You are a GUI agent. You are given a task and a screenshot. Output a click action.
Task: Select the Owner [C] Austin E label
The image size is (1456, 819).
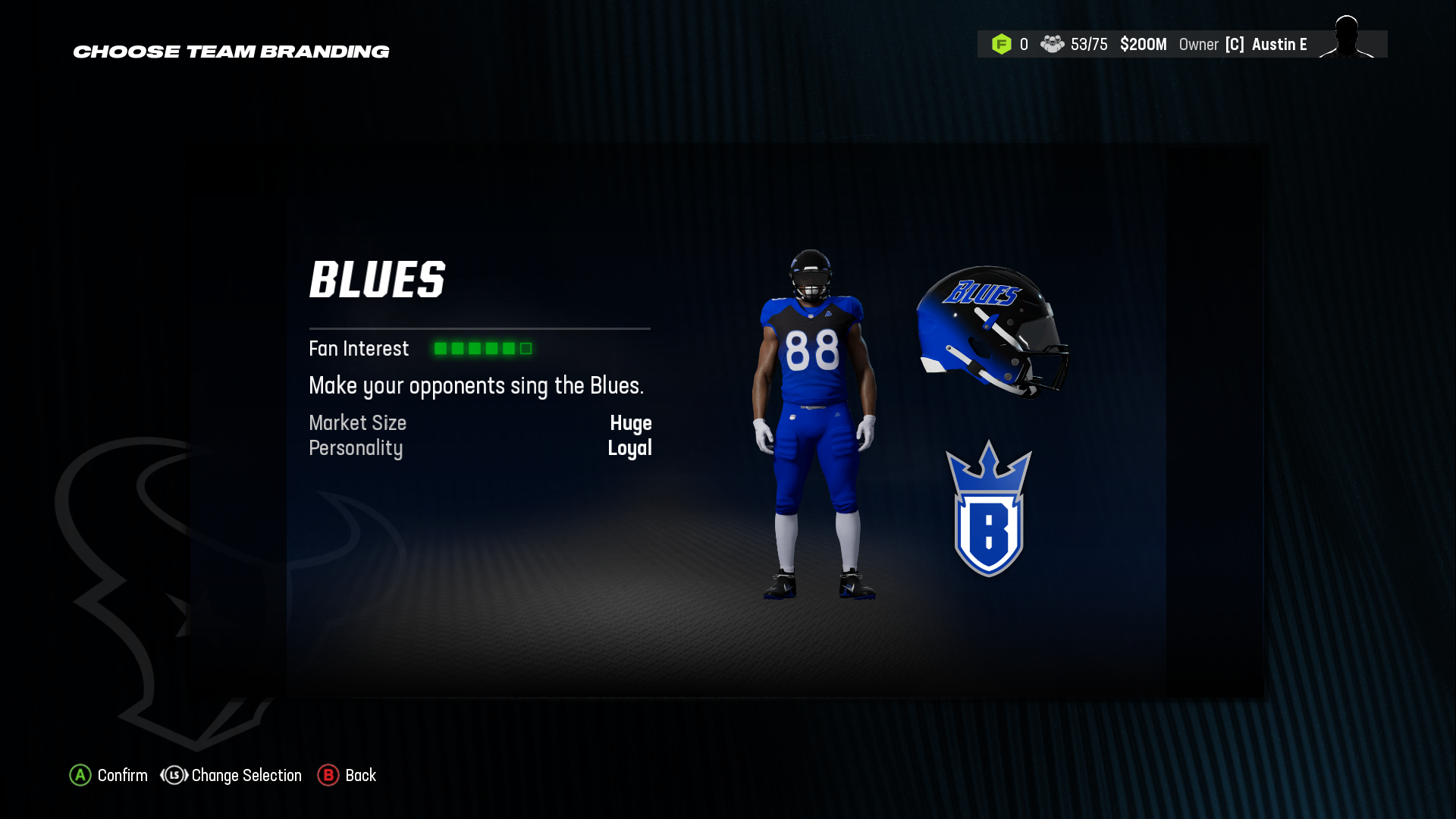1244,44
